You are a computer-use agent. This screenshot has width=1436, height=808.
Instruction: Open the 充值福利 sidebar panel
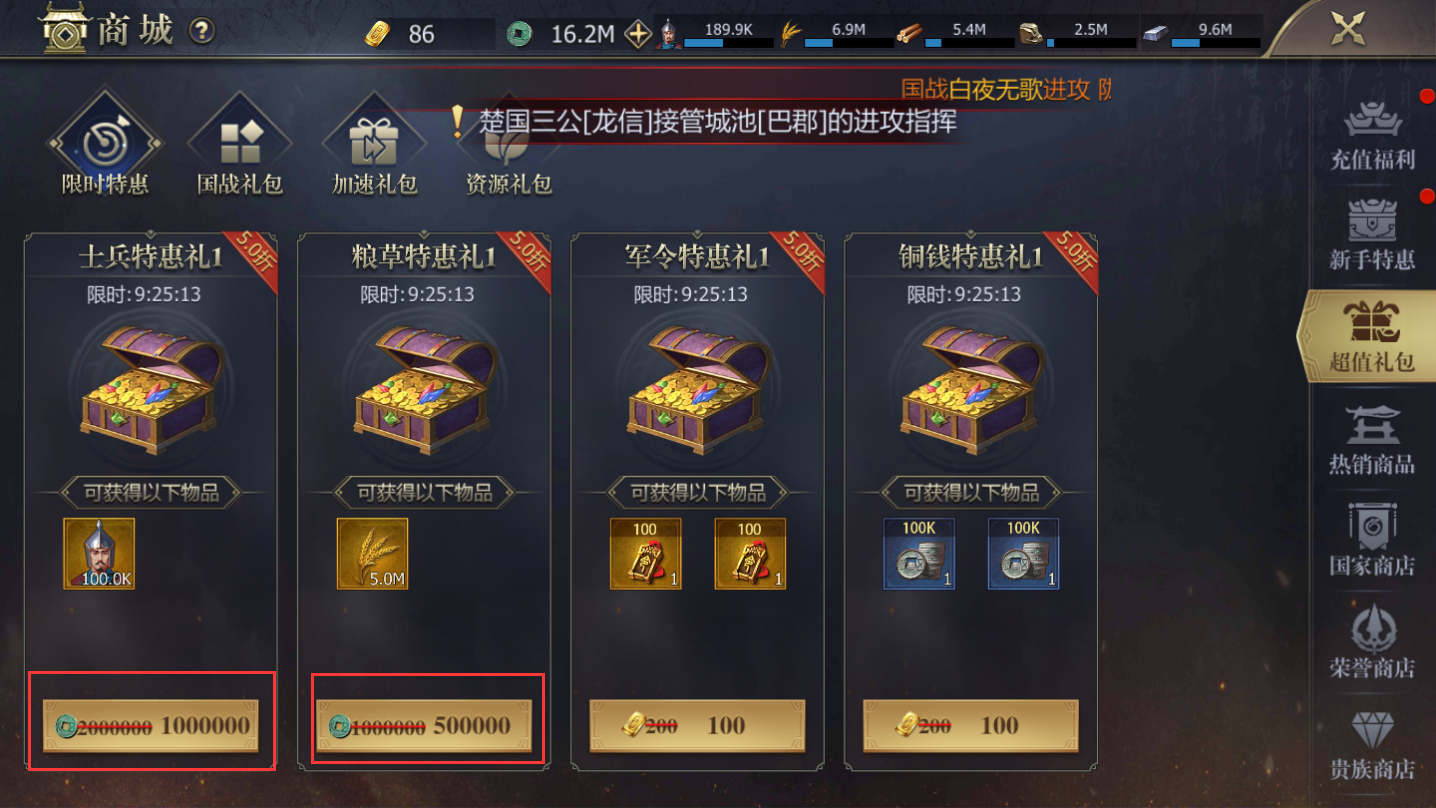(x=1375, y=133)
